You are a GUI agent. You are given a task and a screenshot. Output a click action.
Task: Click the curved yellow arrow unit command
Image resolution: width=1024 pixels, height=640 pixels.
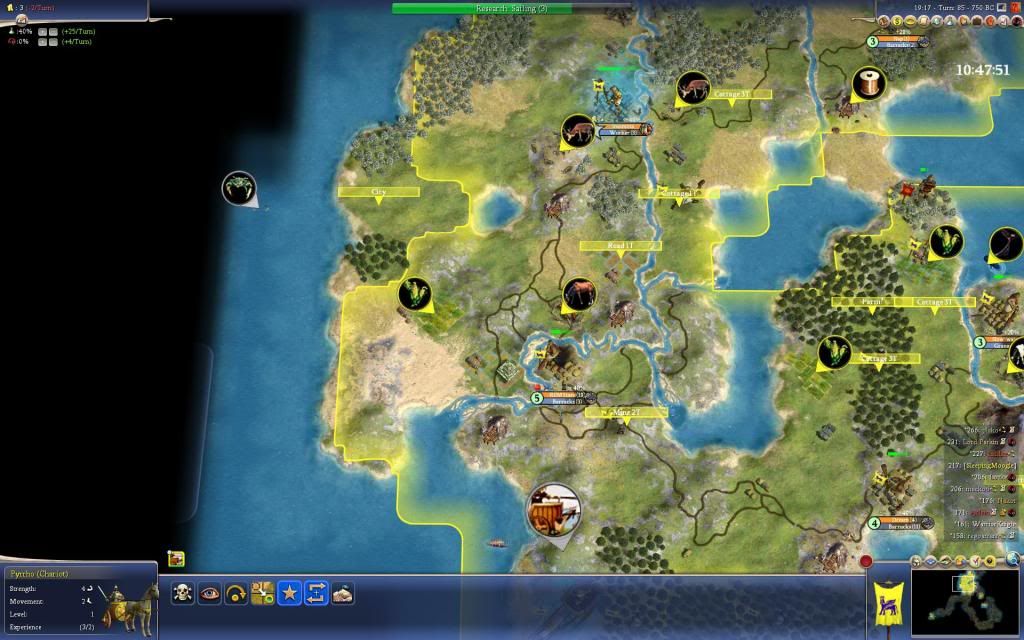236,593
